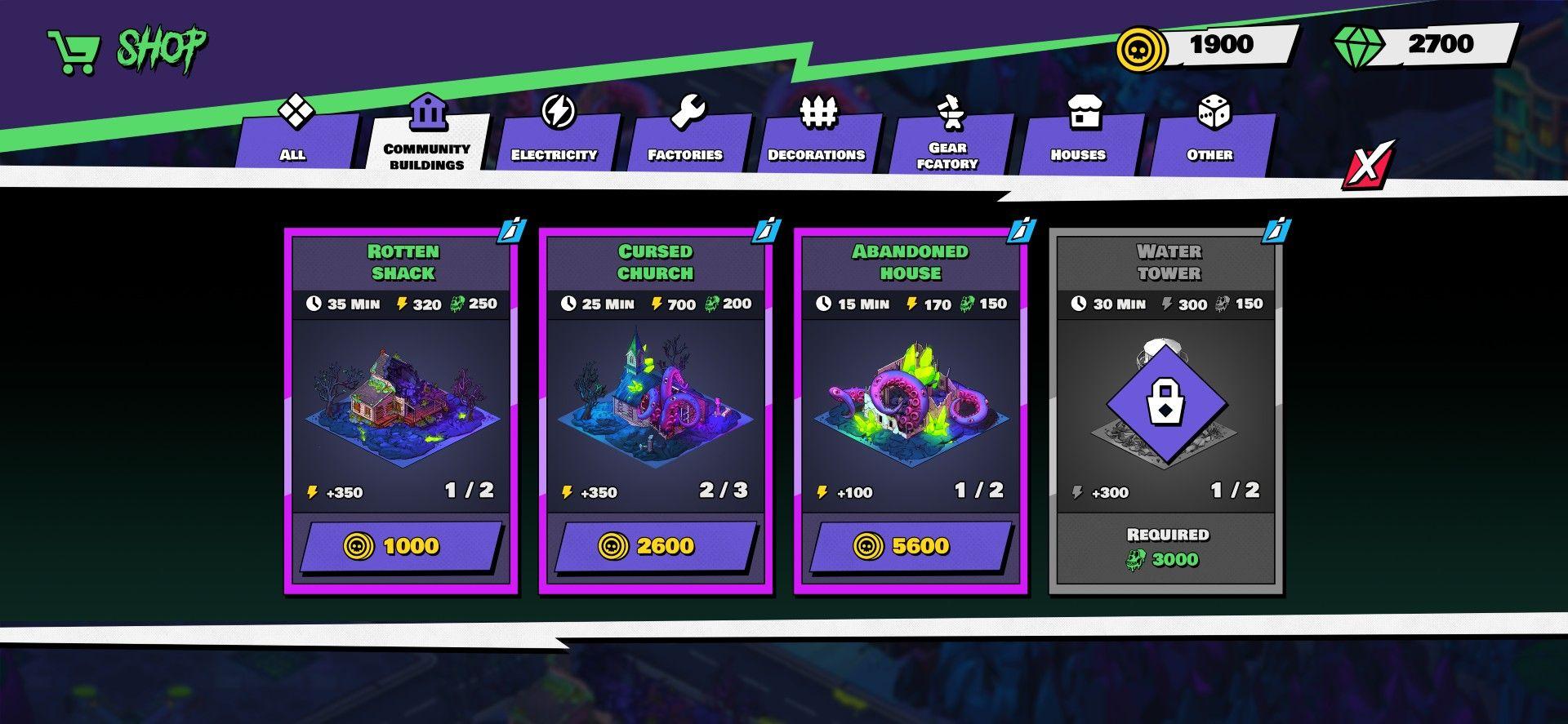View Abandoned House info details
The image size is (1568, 724).
pyautogui.click(x=1022, y=232)
